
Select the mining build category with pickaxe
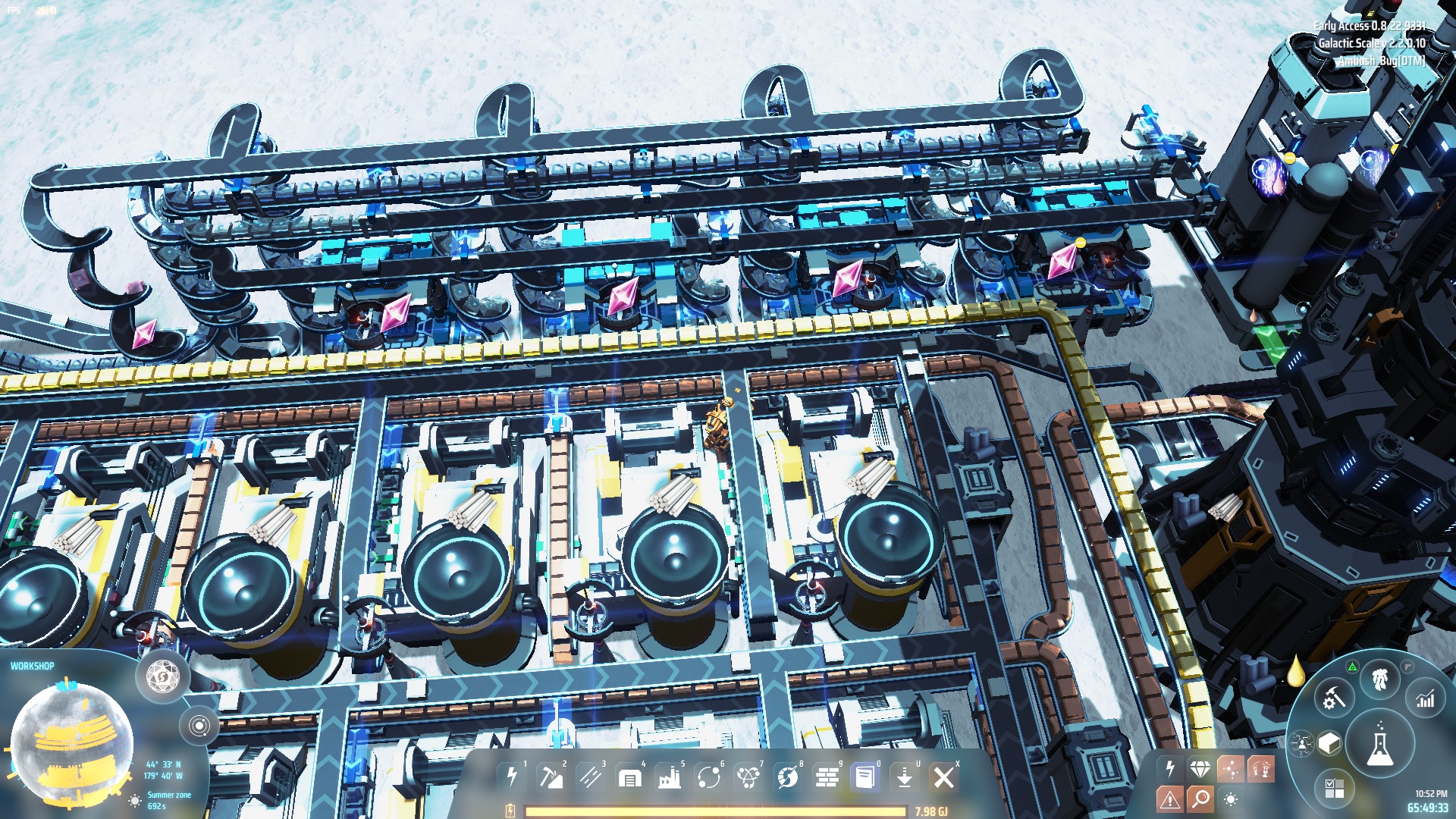551,777
